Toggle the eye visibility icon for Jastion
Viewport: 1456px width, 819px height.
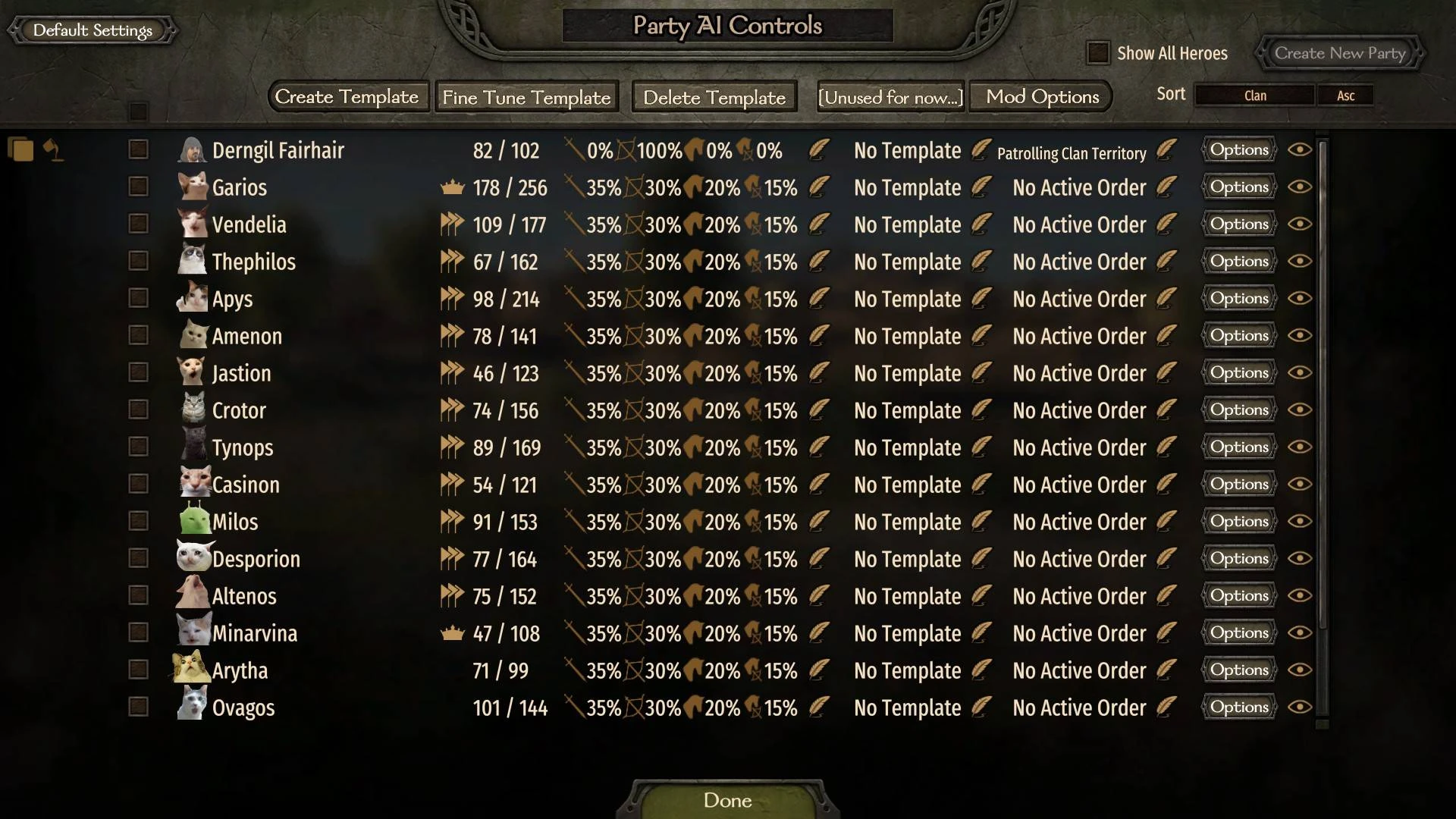[x=1300, y=372]
